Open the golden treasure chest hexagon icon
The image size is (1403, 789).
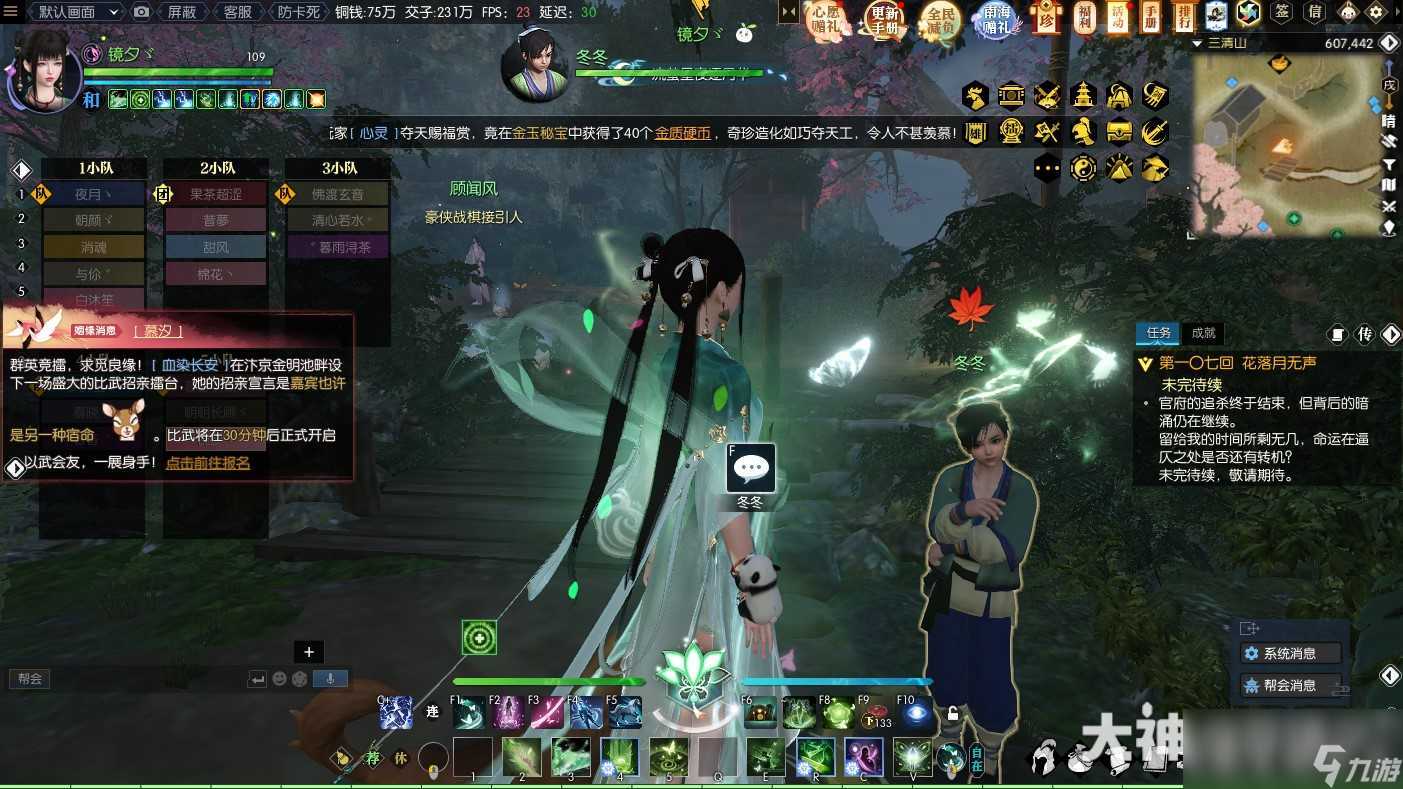(1118, 131)
